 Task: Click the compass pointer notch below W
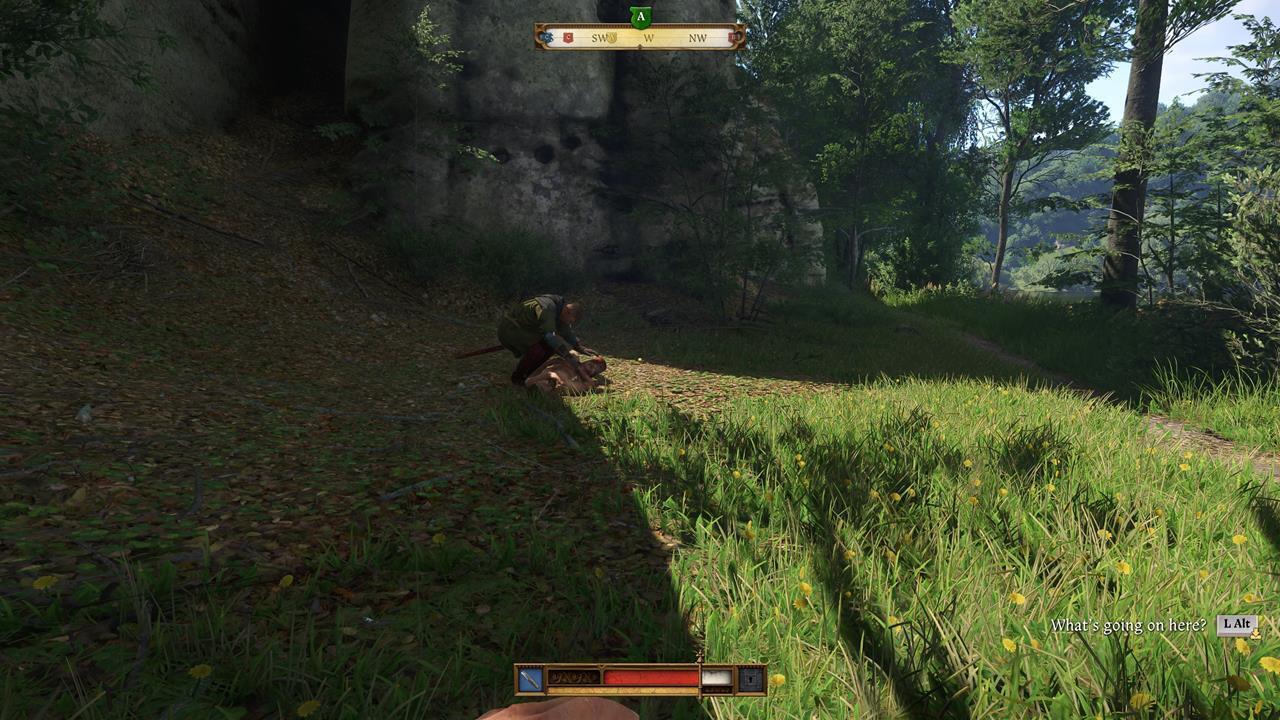point(640,45)
